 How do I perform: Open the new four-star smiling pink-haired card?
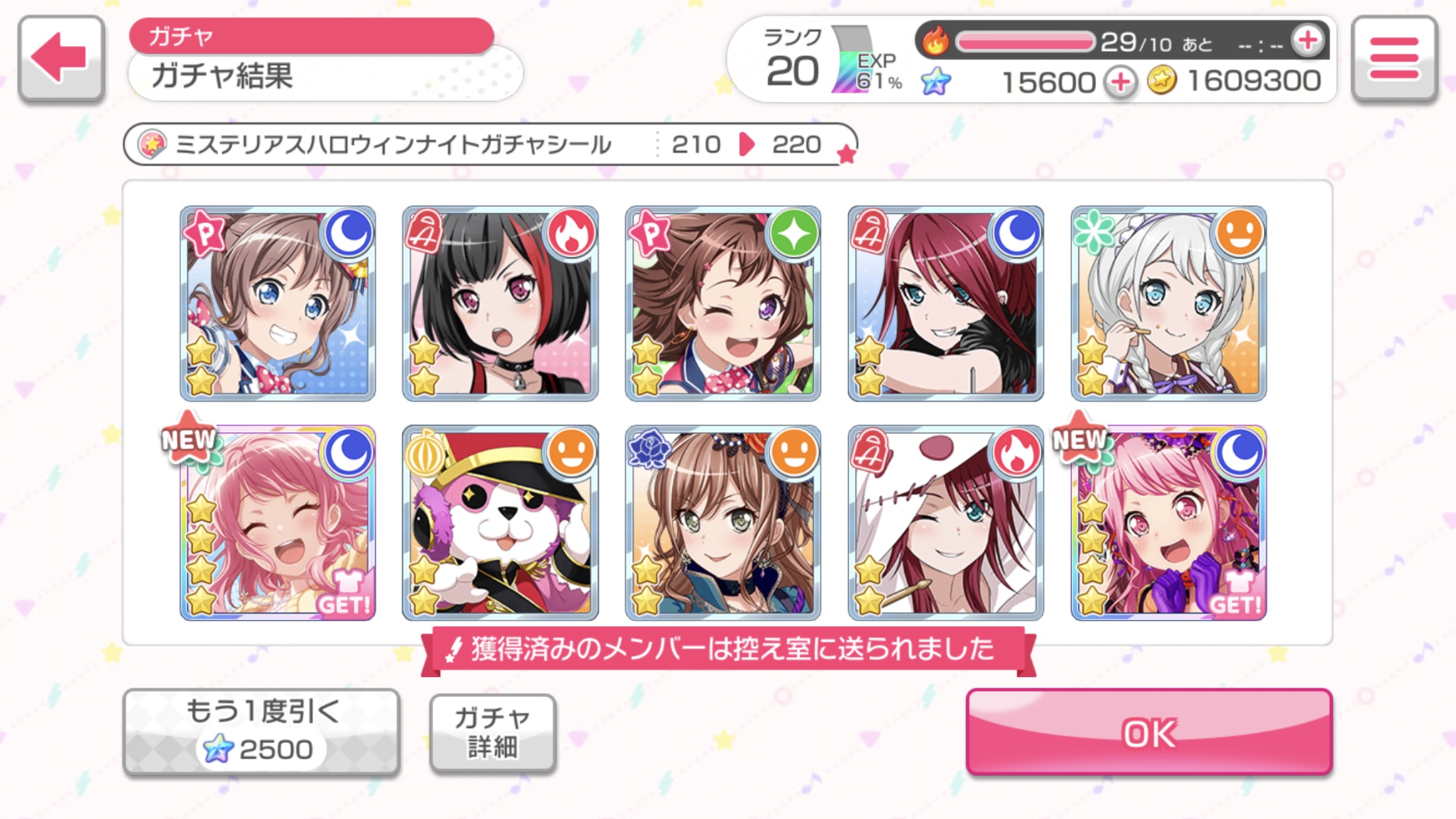click(x=278, y=523)
